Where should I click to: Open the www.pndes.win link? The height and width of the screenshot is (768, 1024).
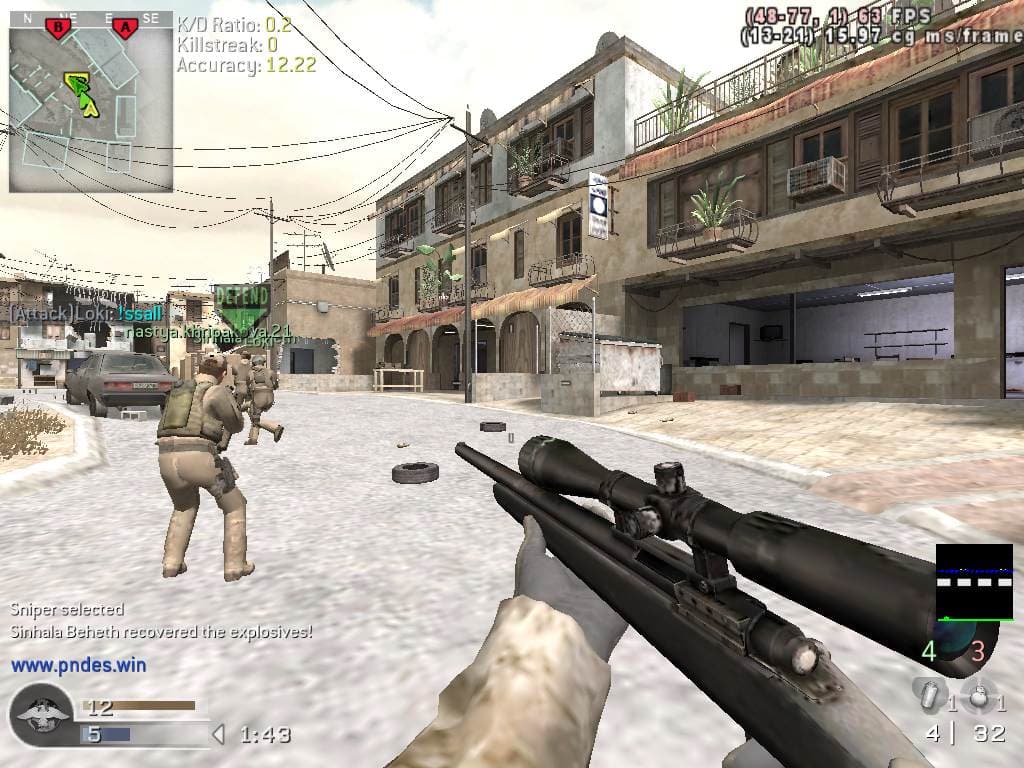[78, 664]
